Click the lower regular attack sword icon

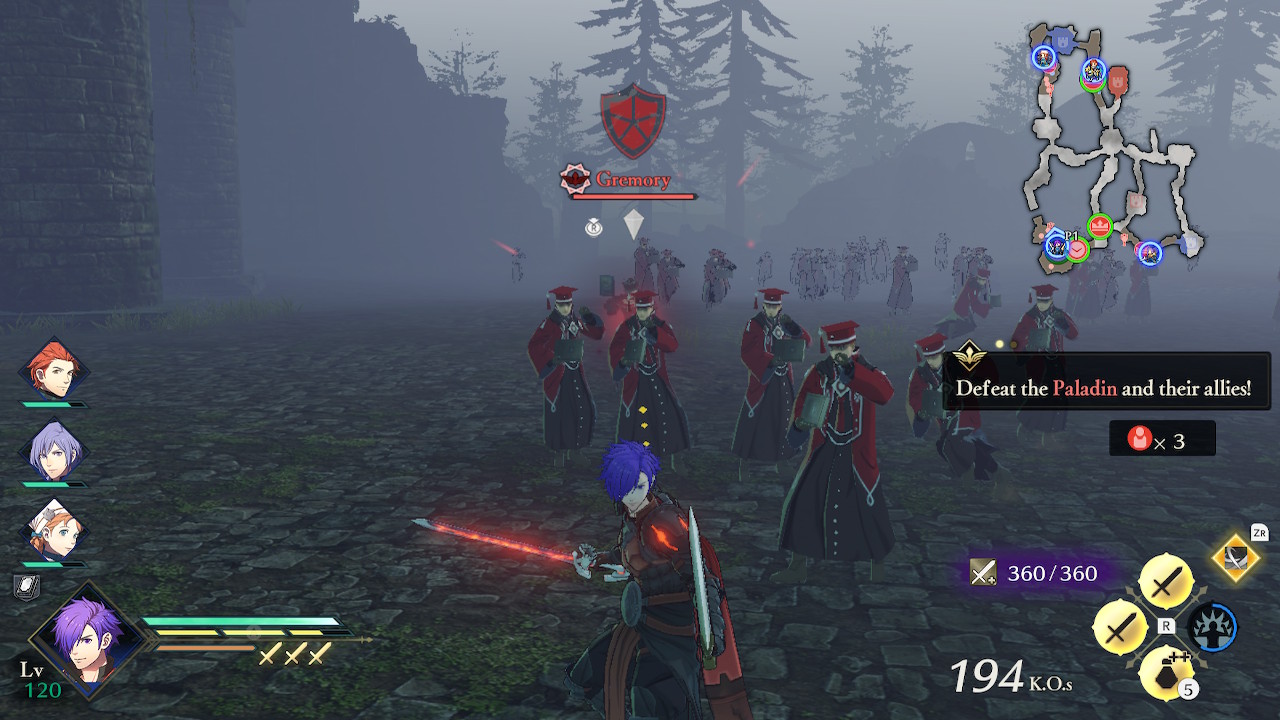point(1118,628)
